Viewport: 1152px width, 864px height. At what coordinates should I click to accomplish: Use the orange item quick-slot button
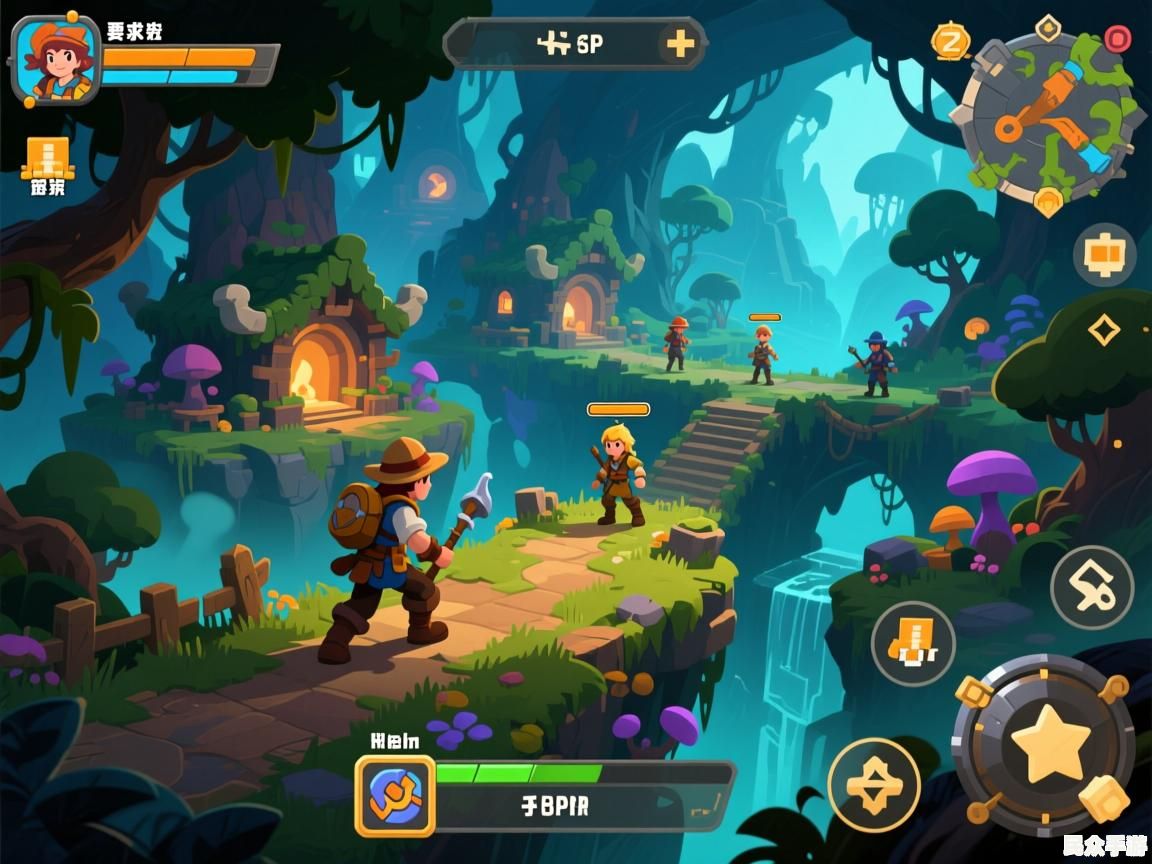click(x=913, y=643)
